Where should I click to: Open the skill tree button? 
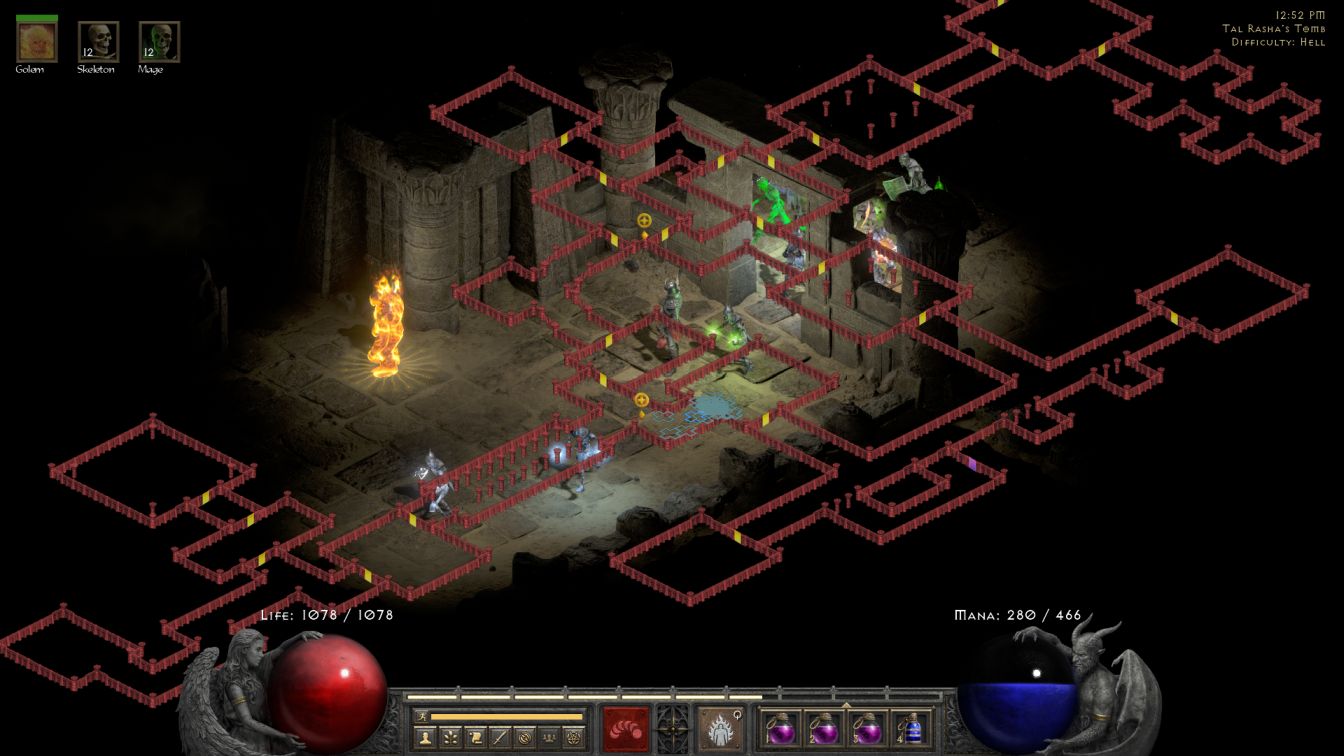[451, 738]
